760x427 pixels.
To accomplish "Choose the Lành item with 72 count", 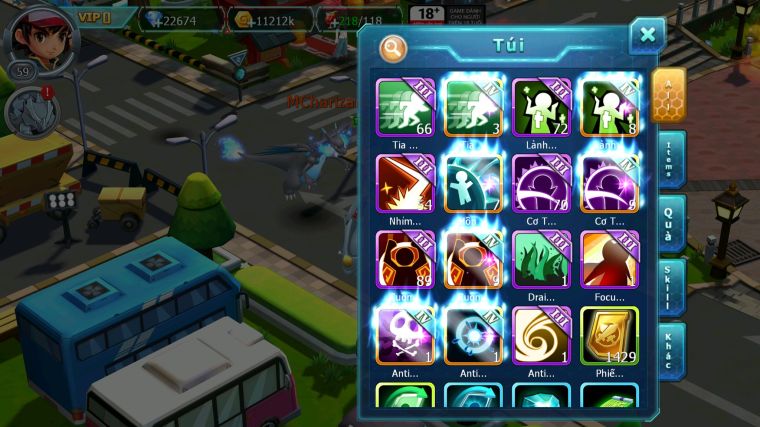I will [x=541, y=108].
